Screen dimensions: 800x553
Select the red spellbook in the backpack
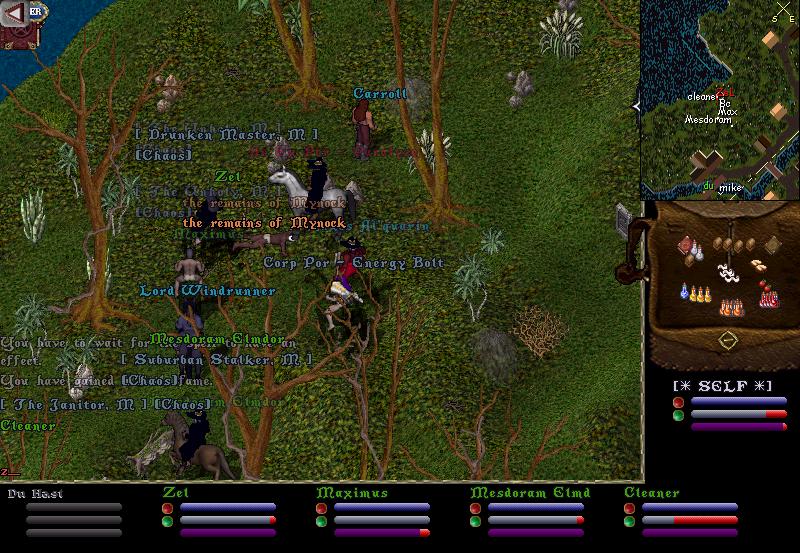click(686, 246)
